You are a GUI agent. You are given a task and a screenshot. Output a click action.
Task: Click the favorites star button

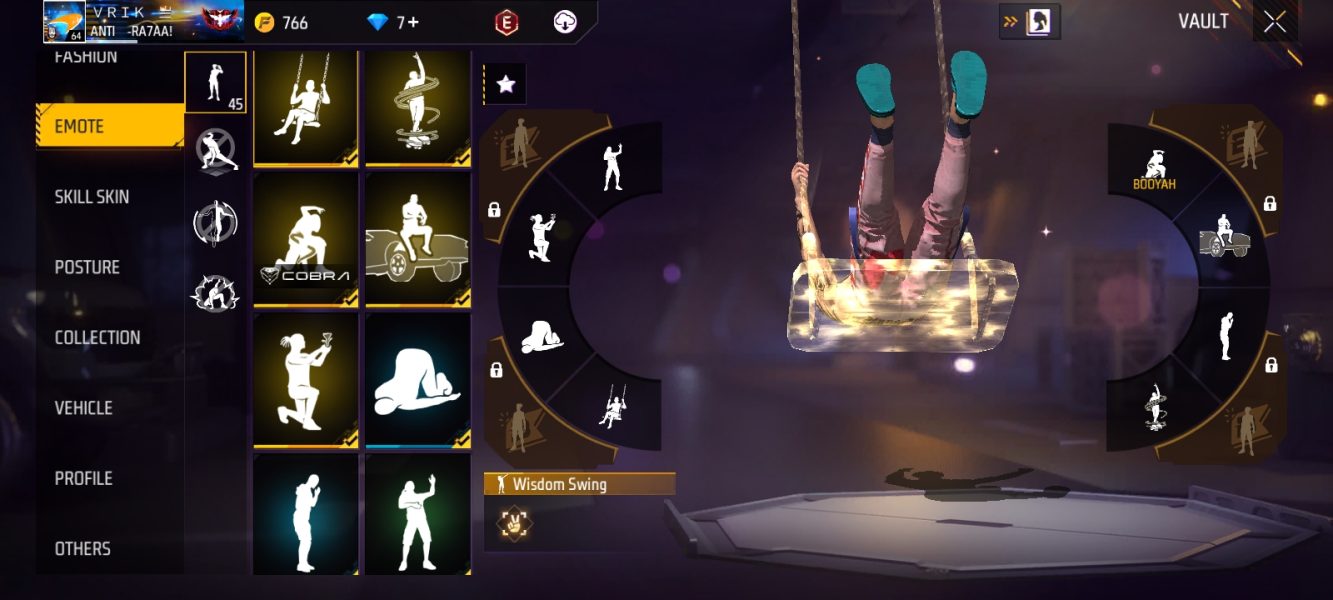pos(506,85)
